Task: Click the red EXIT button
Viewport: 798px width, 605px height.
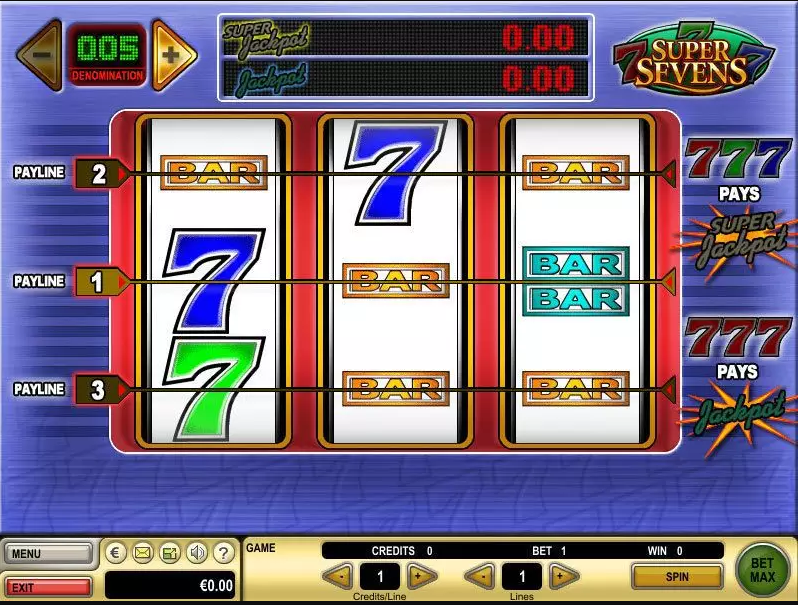Action: point(48,585)
